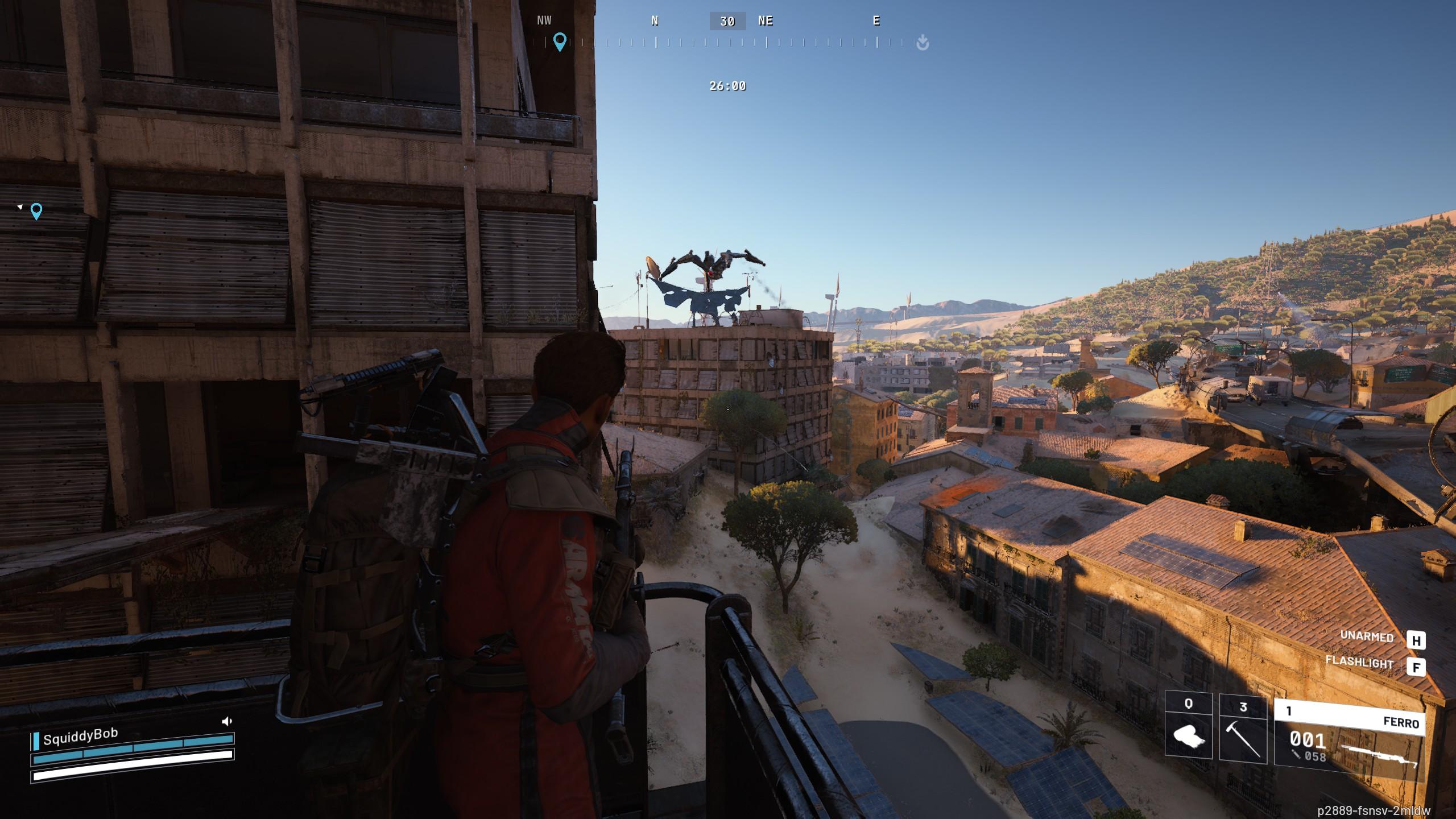This screenshot has width=1456, height=819.
Task: Click the blue waypoint pin on the compass
Action: pyautogui.click(x=560, y=42)
